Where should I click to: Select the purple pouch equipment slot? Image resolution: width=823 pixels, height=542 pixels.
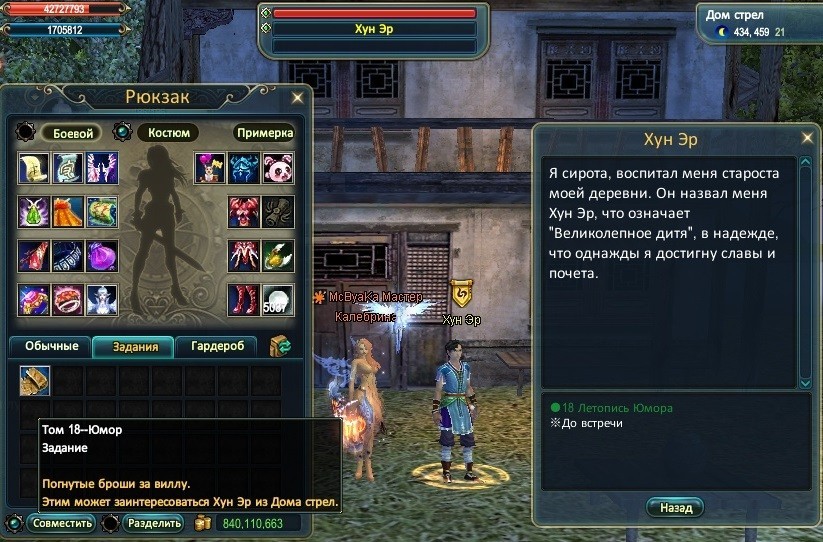click(x=102, y=256)
